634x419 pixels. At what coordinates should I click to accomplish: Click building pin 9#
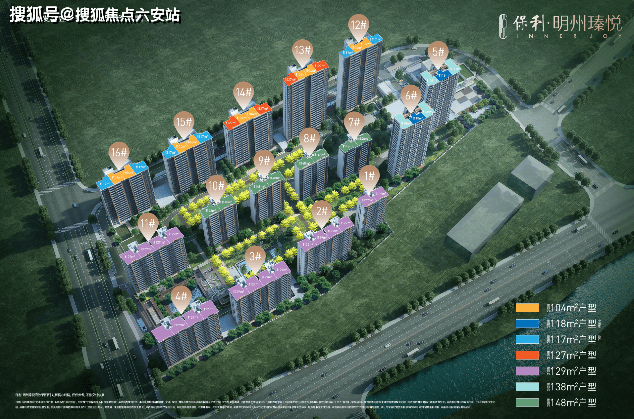[x=264, y=160]
